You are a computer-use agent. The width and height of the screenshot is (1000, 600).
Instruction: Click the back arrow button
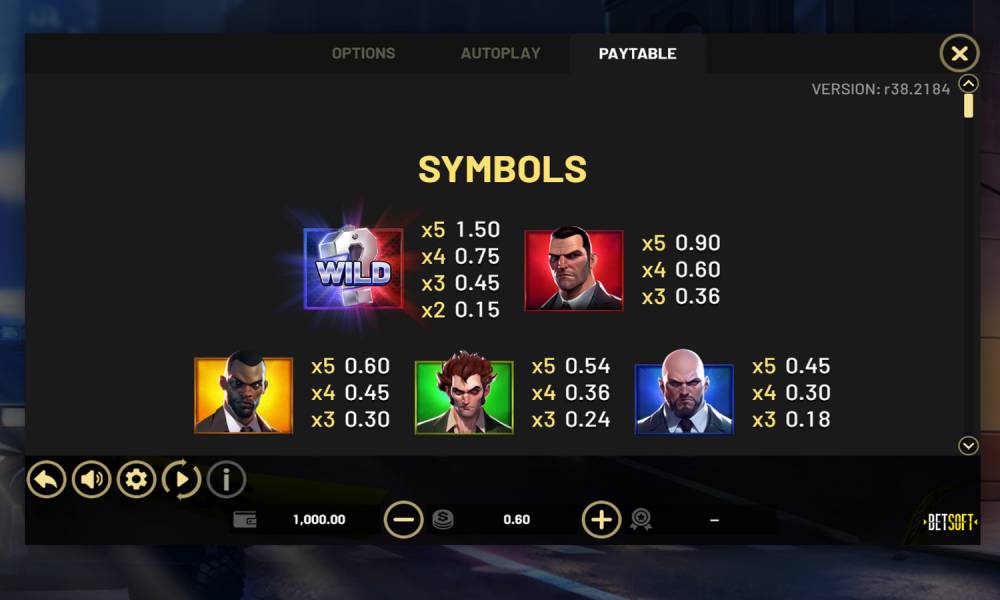coord(46,480)
